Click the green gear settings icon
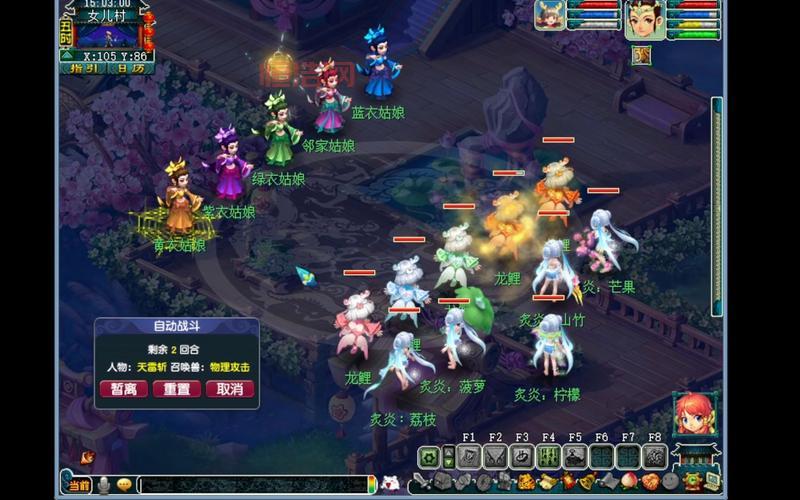Screen dimensions: 800x500 429,457
